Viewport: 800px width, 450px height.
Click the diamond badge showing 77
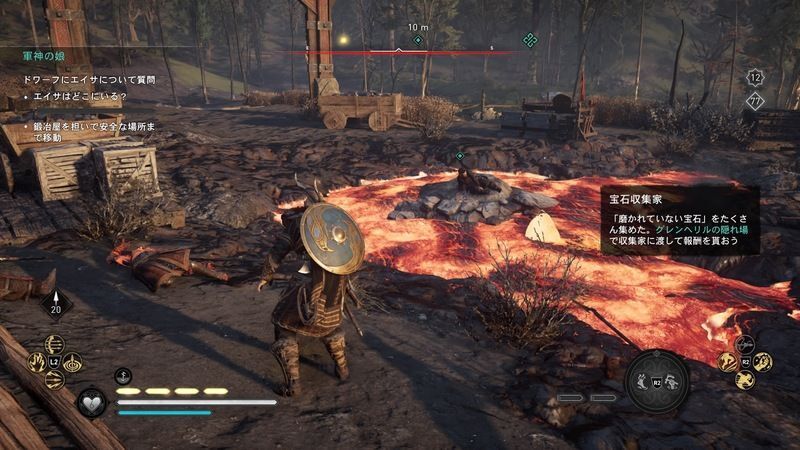click(757, 99)
